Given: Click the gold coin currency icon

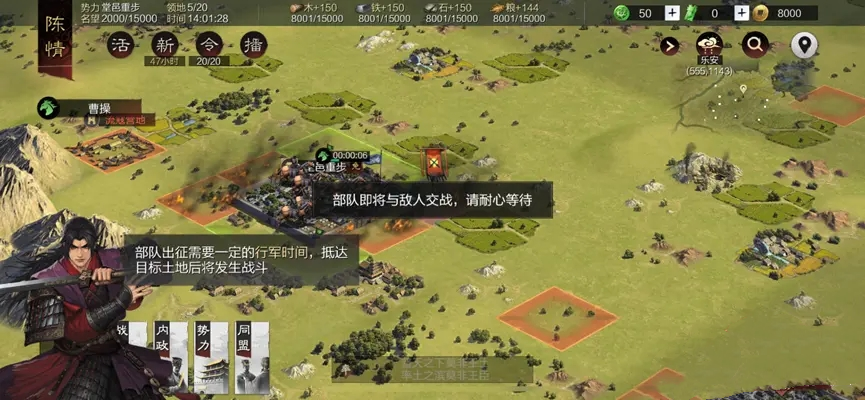Looking at the screenshot, I should pyautogui.click(x=761, y=13).
